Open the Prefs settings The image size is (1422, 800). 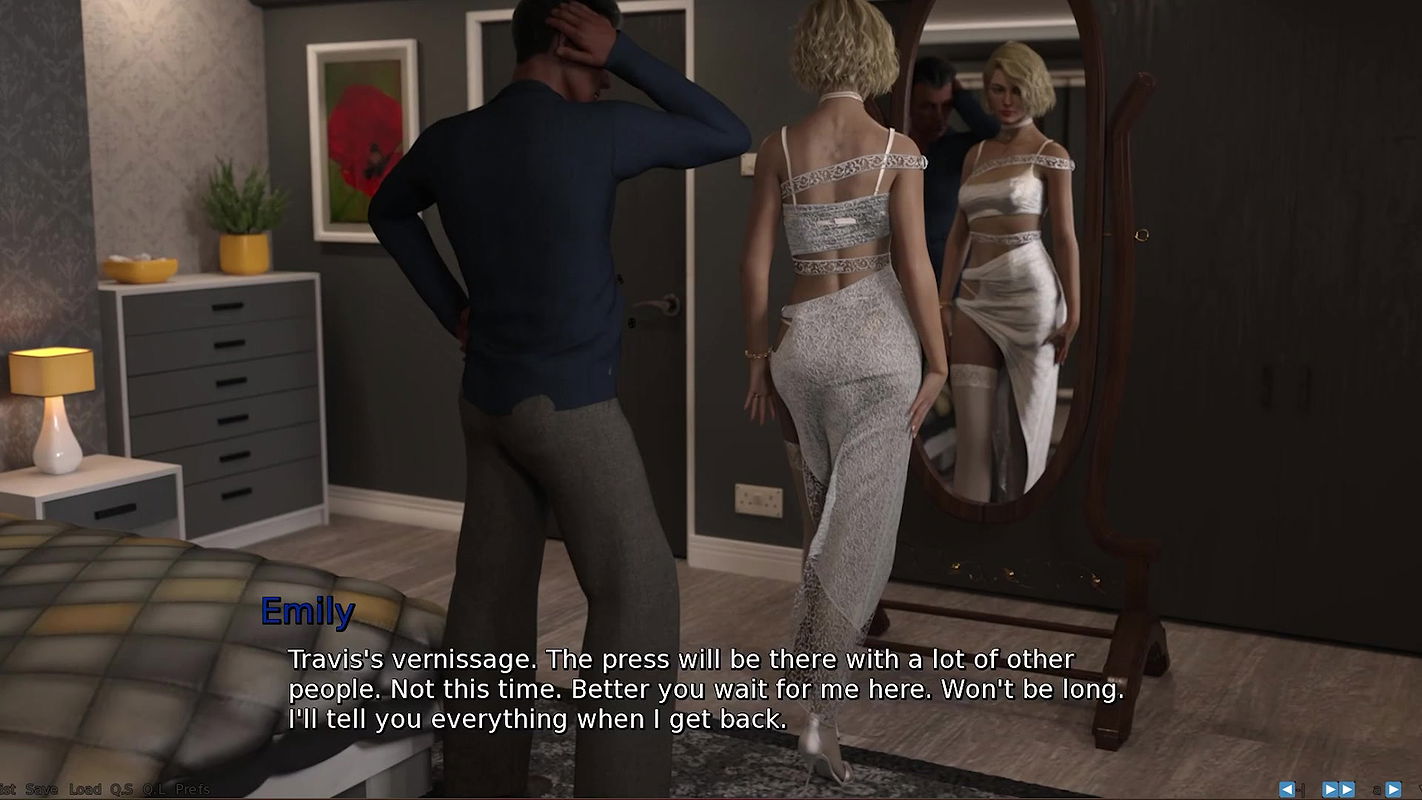tap(193, 789)
